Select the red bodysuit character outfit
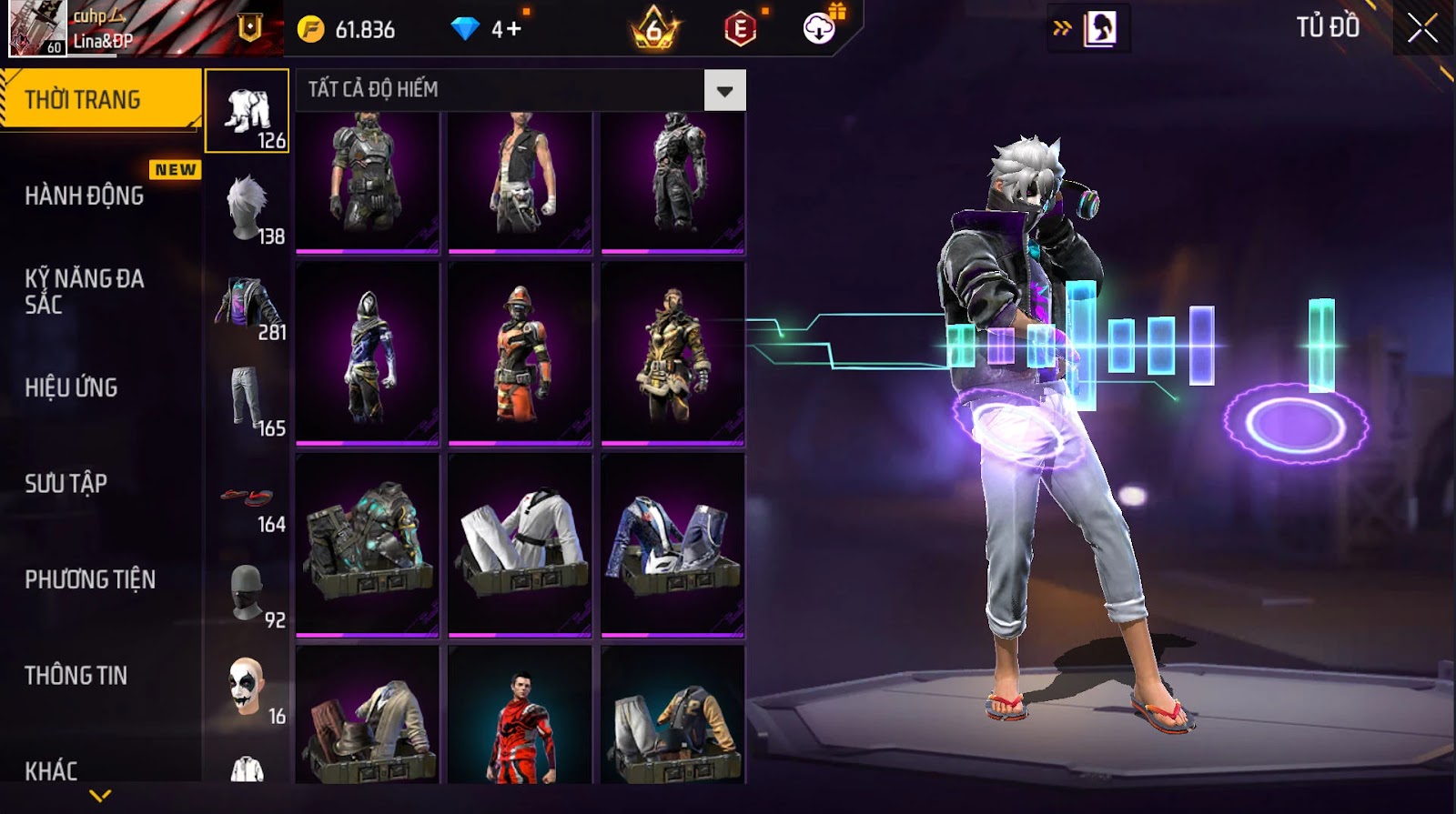The image size is (1456, 814). pyautogui.click(x=520, y=719)
